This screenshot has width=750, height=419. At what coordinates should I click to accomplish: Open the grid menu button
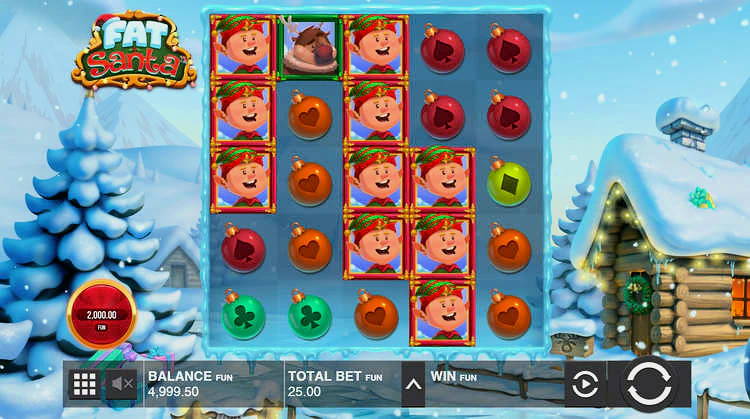pos(84,384)
